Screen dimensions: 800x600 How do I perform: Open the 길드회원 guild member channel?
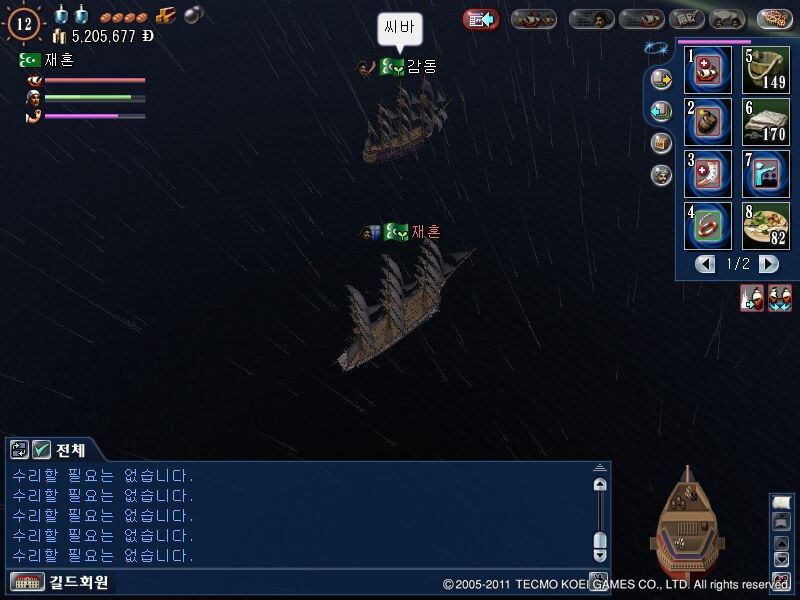(x=60, y=581)
